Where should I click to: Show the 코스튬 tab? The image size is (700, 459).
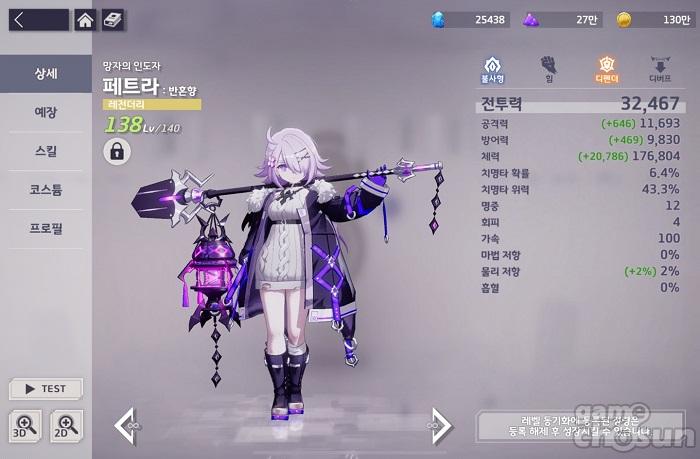tap(45, 189)
